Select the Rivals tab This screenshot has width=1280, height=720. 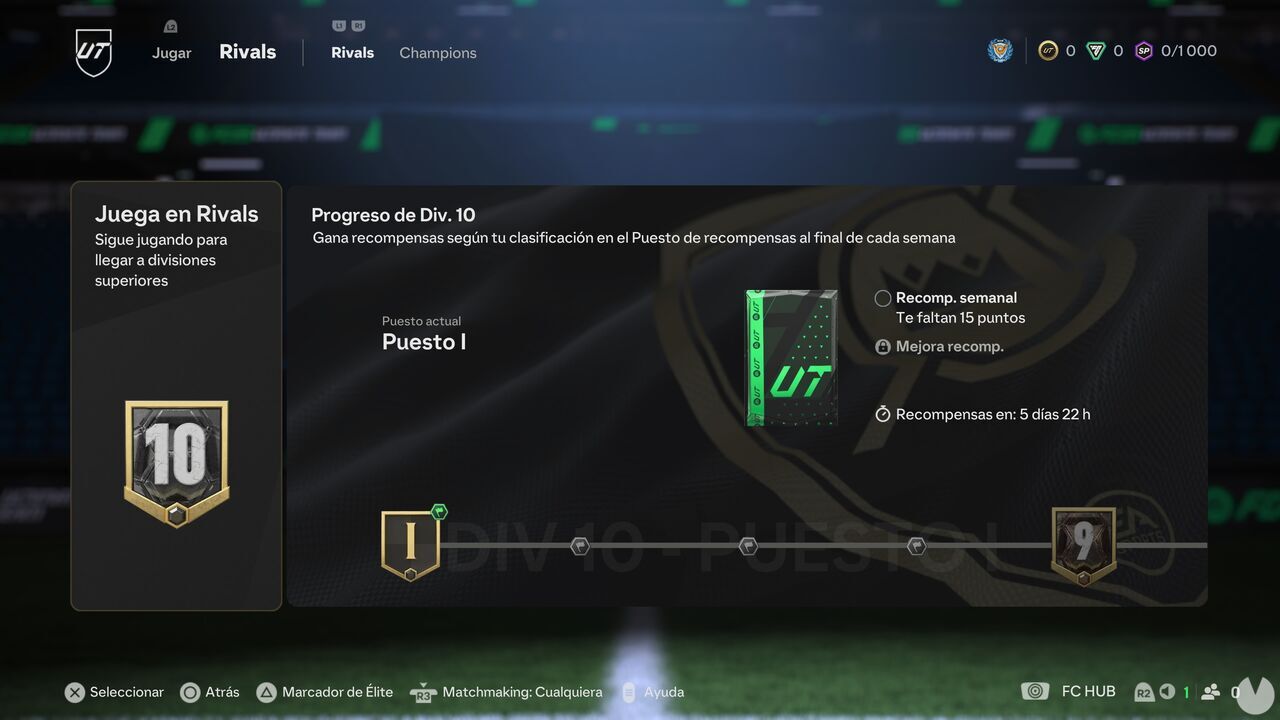coord(352,52)
